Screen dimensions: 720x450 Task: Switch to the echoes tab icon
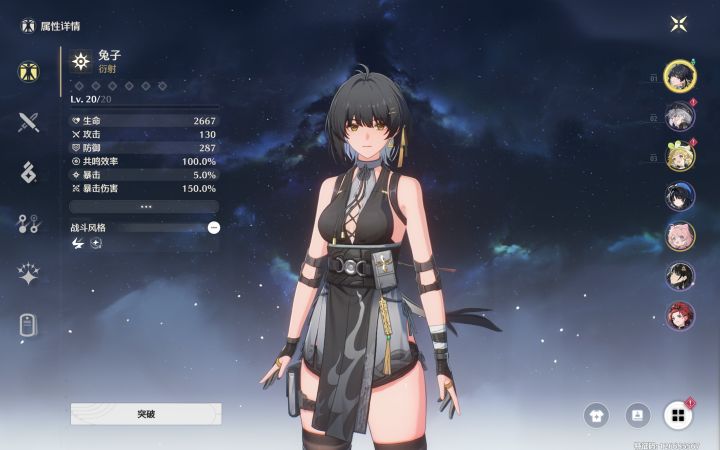[28, 172]
